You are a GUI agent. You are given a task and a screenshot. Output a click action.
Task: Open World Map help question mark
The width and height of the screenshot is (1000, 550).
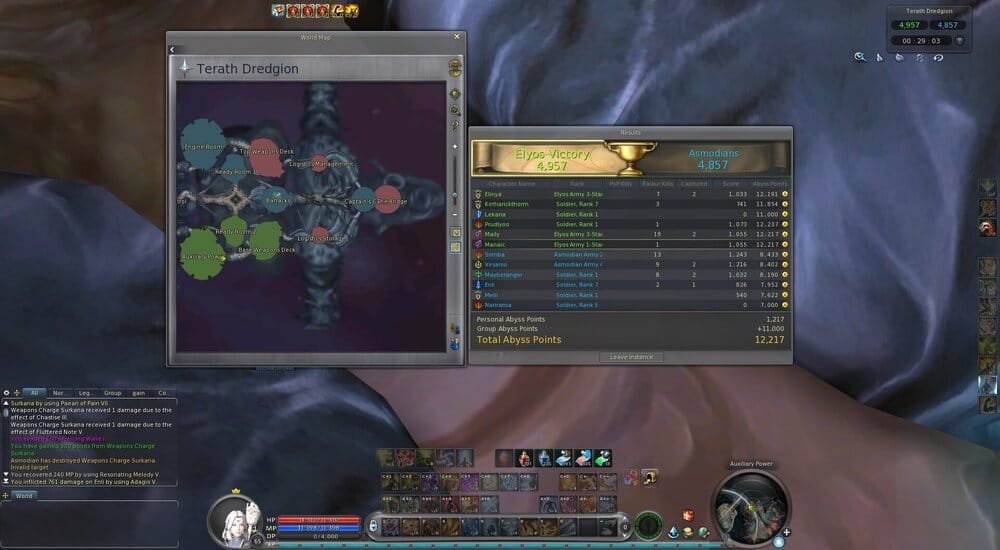click(x=456, y=126)
